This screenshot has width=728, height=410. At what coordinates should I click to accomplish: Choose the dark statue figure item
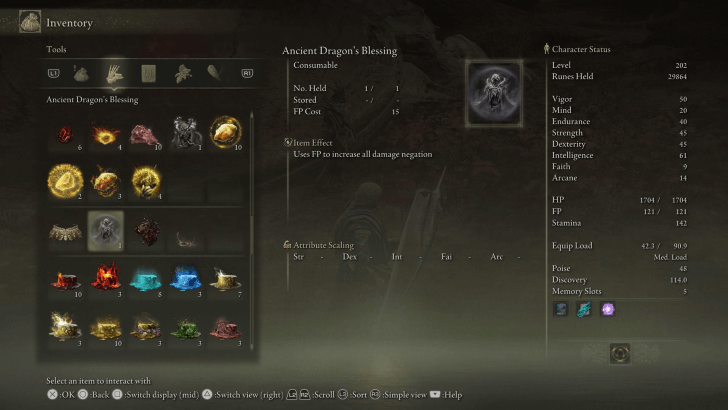point(185,132)
